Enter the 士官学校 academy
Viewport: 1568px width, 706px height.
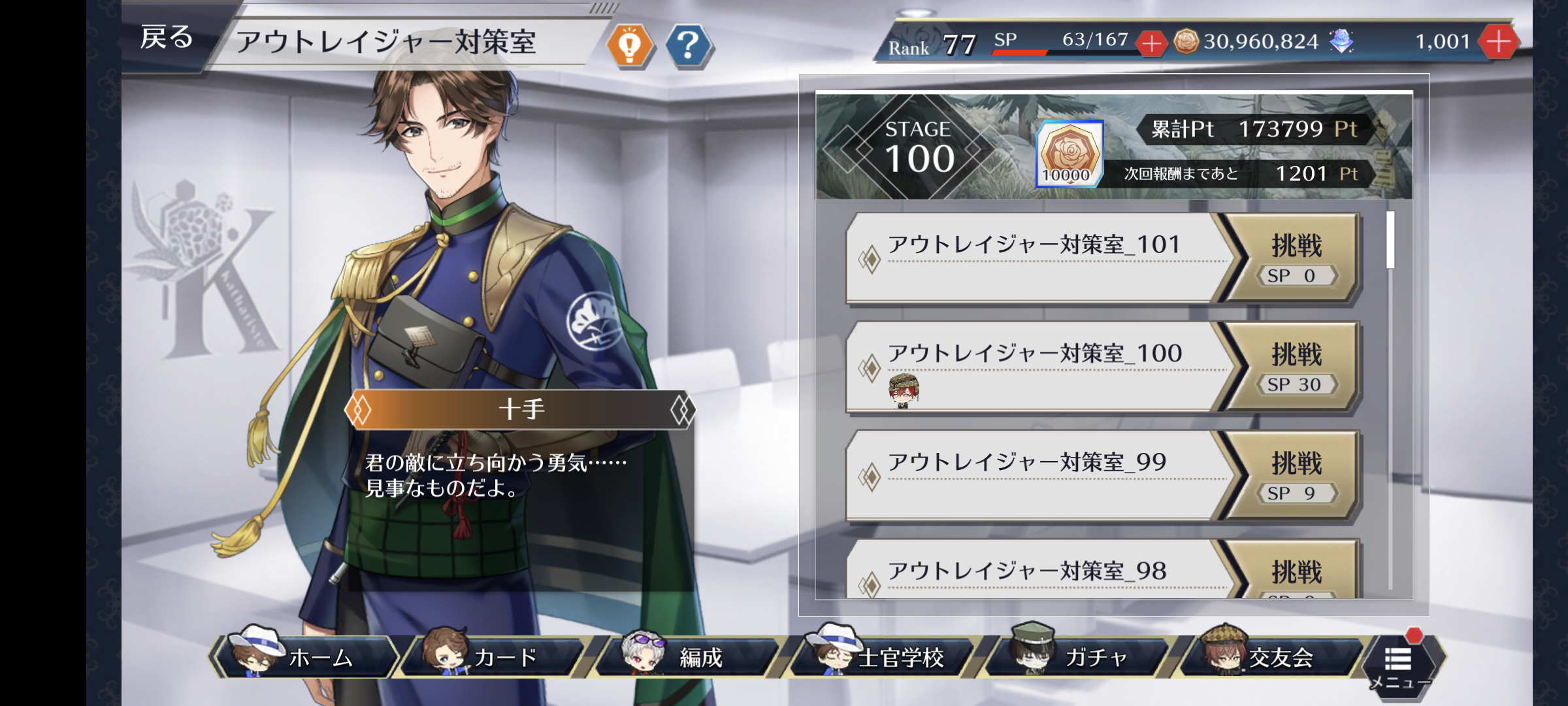(882, 656)
